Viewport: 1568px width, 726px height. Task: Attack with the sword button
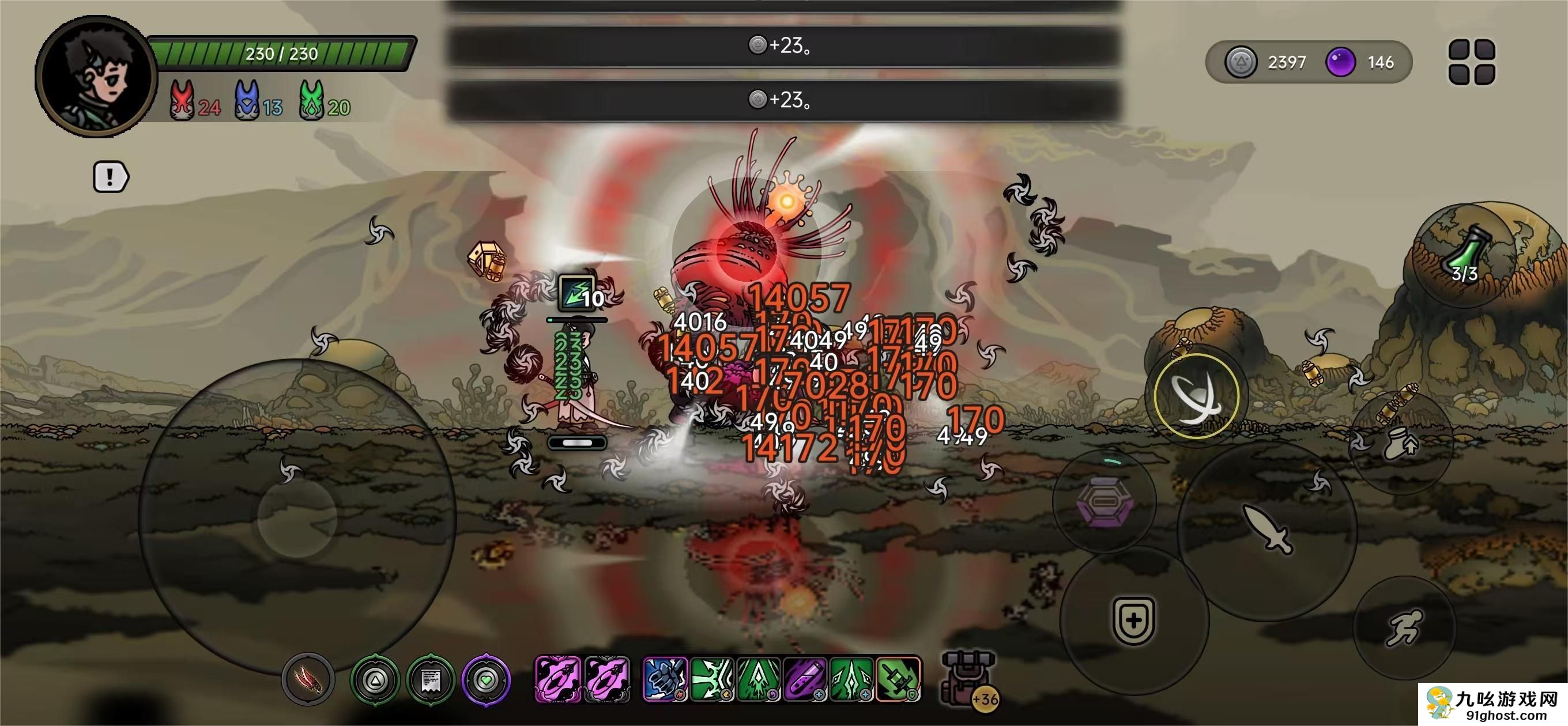[x=1267, y=530]
